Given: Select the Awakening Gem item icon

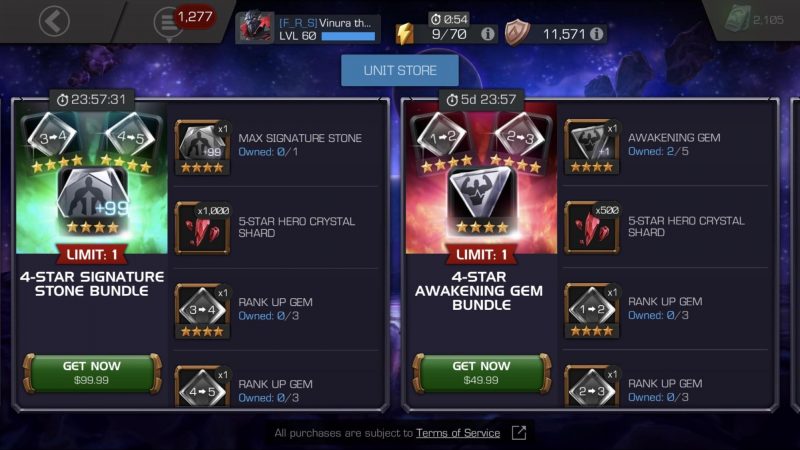Looking at the screenshot, I should tap(590, 142).
